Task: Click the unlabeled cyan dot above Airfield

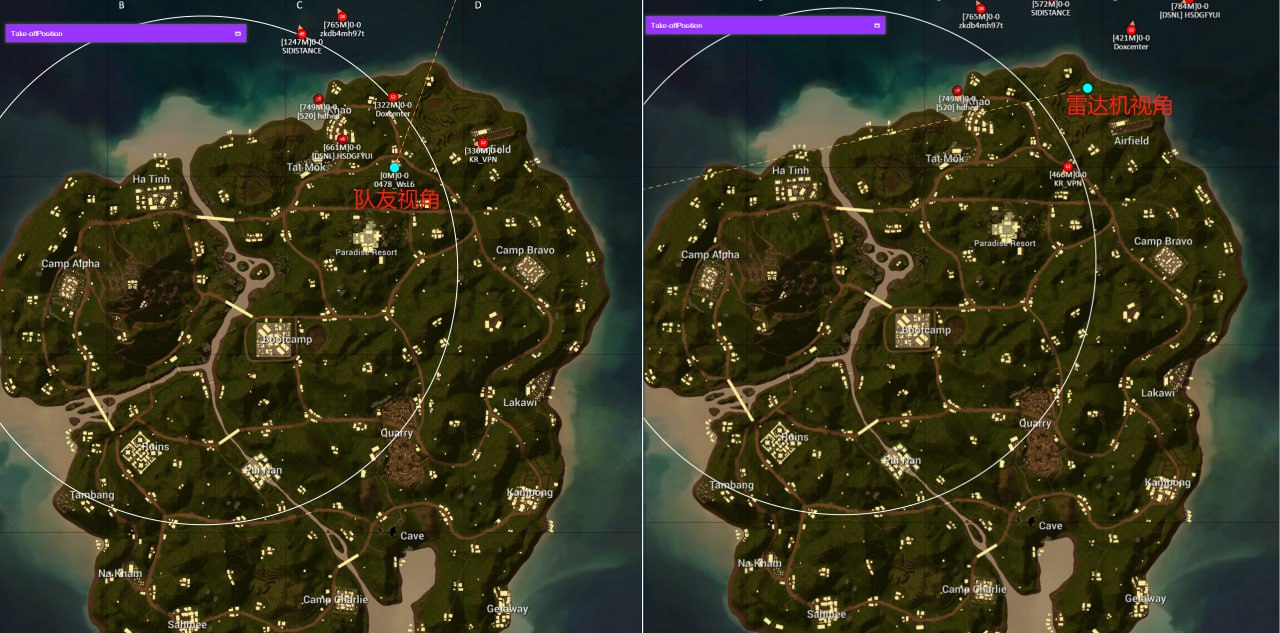Action: (1087, 89)
